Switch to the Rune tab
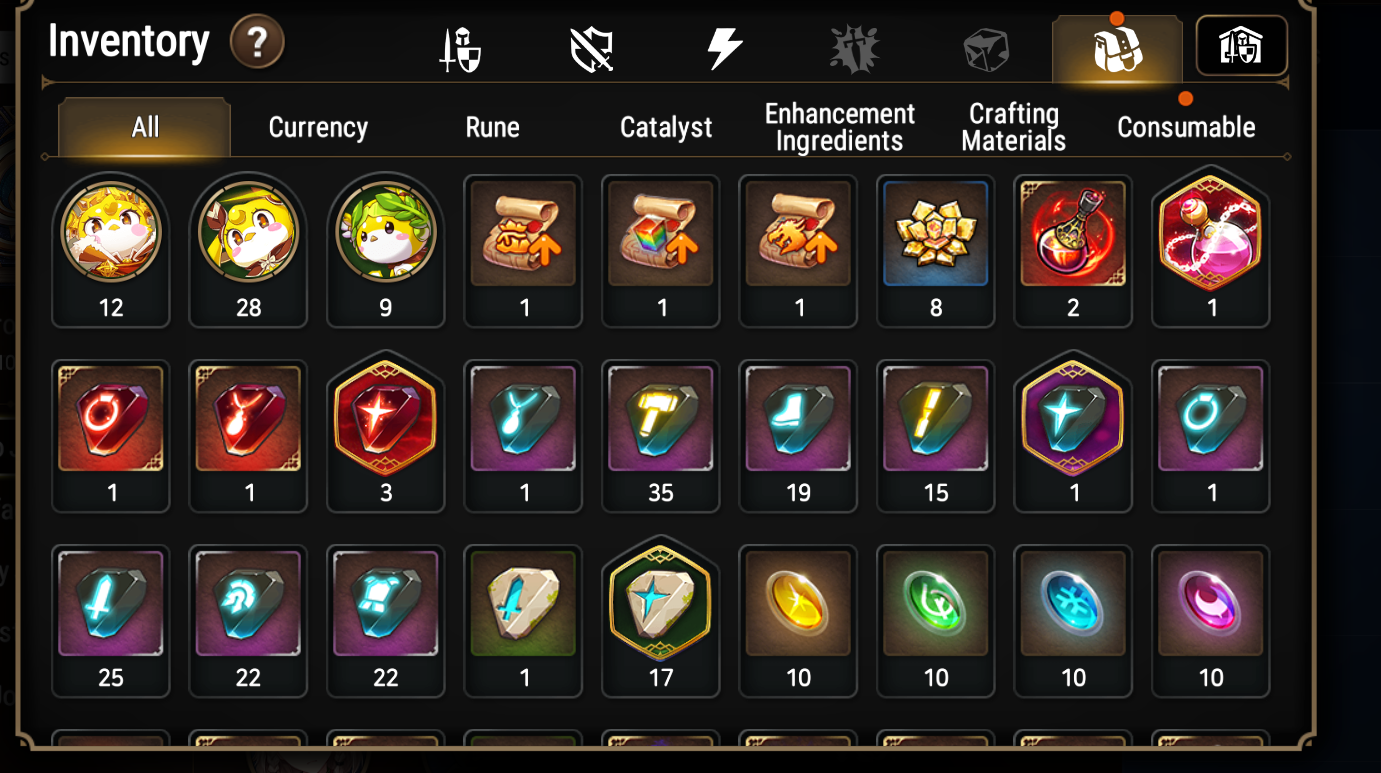Viewport: 1381px width, 773px height. 492,127
